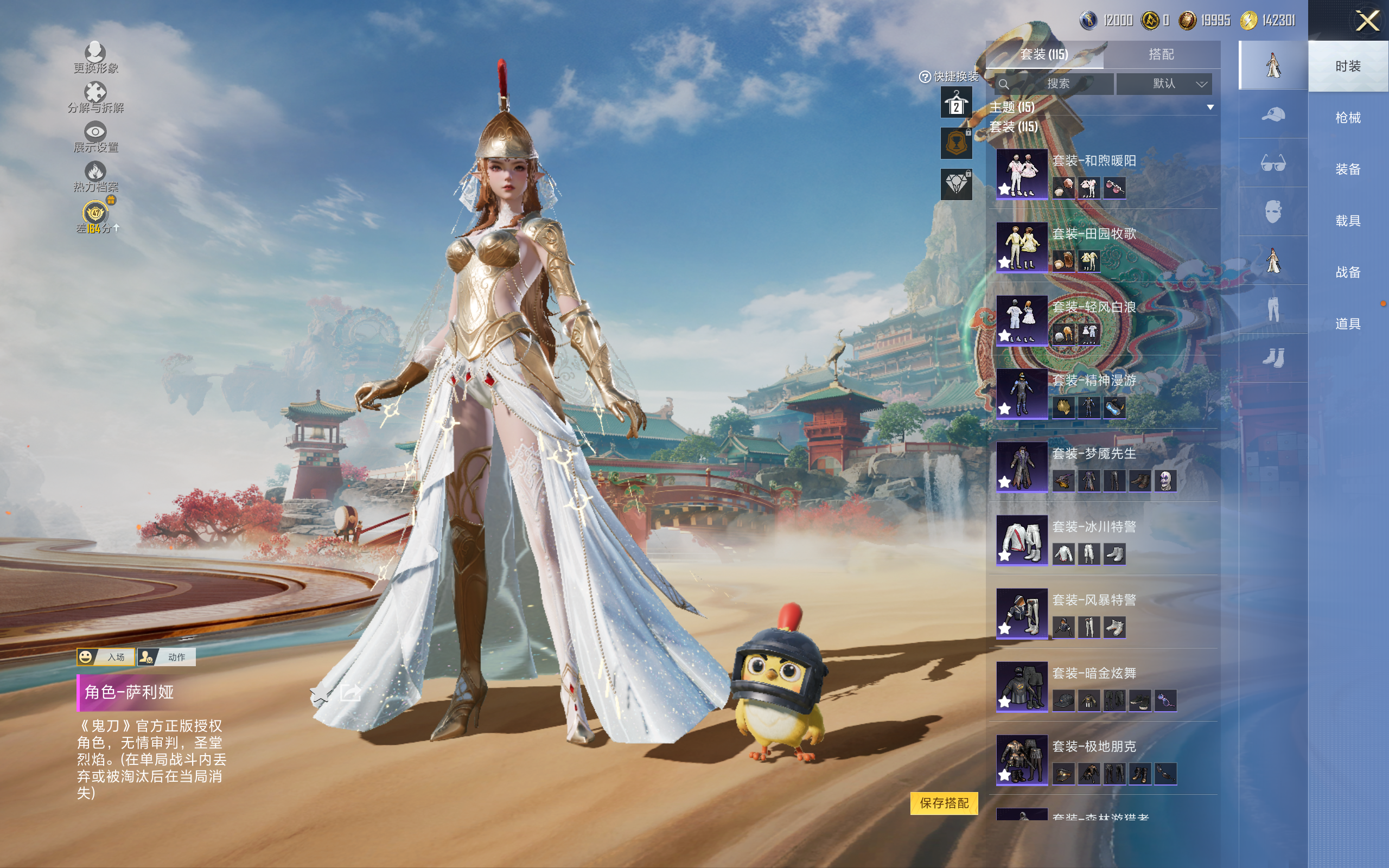
Task: Open the glasses category icon
Action: [1272, 164]
